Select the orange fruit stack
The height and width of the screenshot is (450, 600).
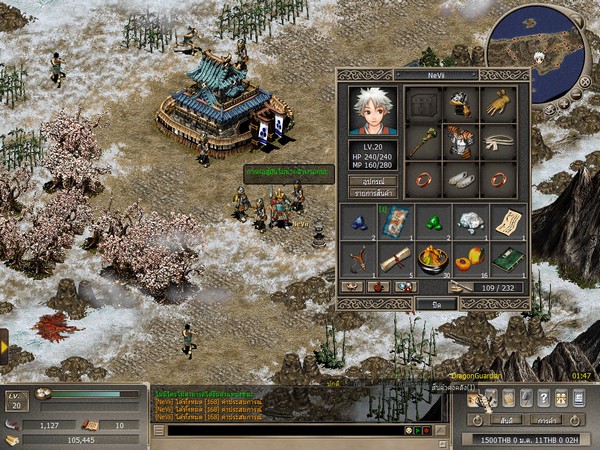[469, 258]
